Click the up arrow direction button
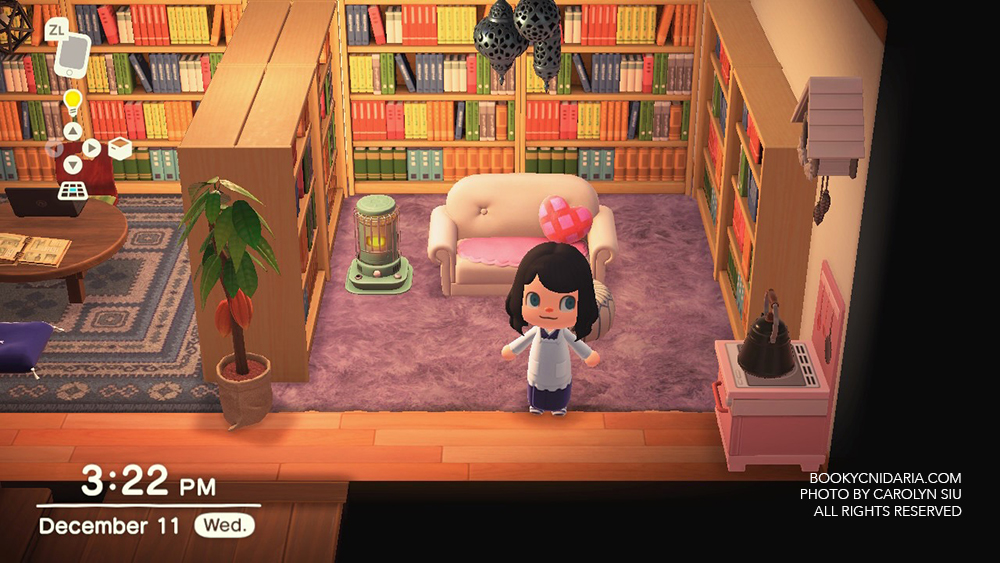1000x563 pixels. click(72, 131)
